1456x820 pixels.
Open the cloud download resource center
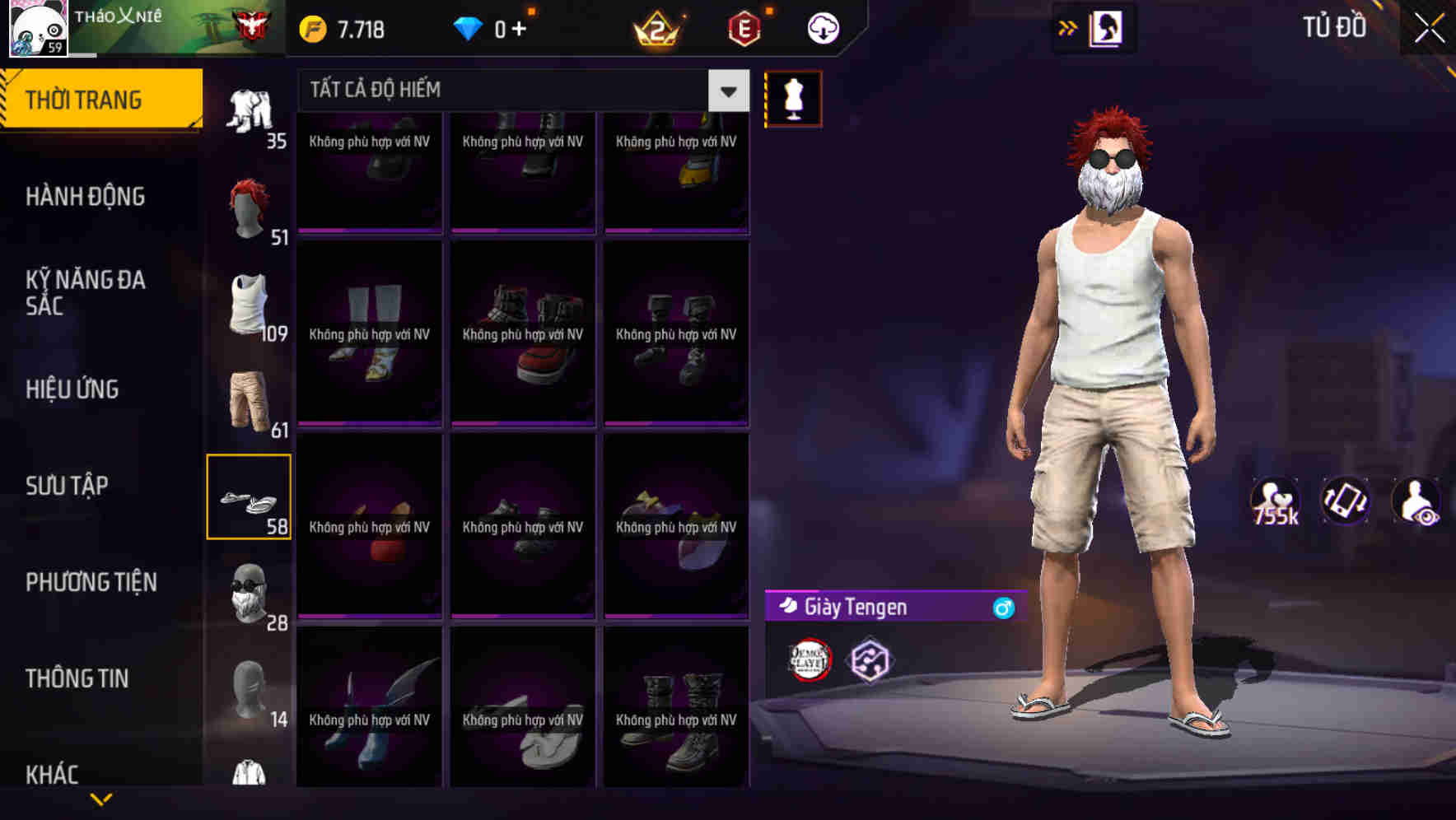pos(821,27)
